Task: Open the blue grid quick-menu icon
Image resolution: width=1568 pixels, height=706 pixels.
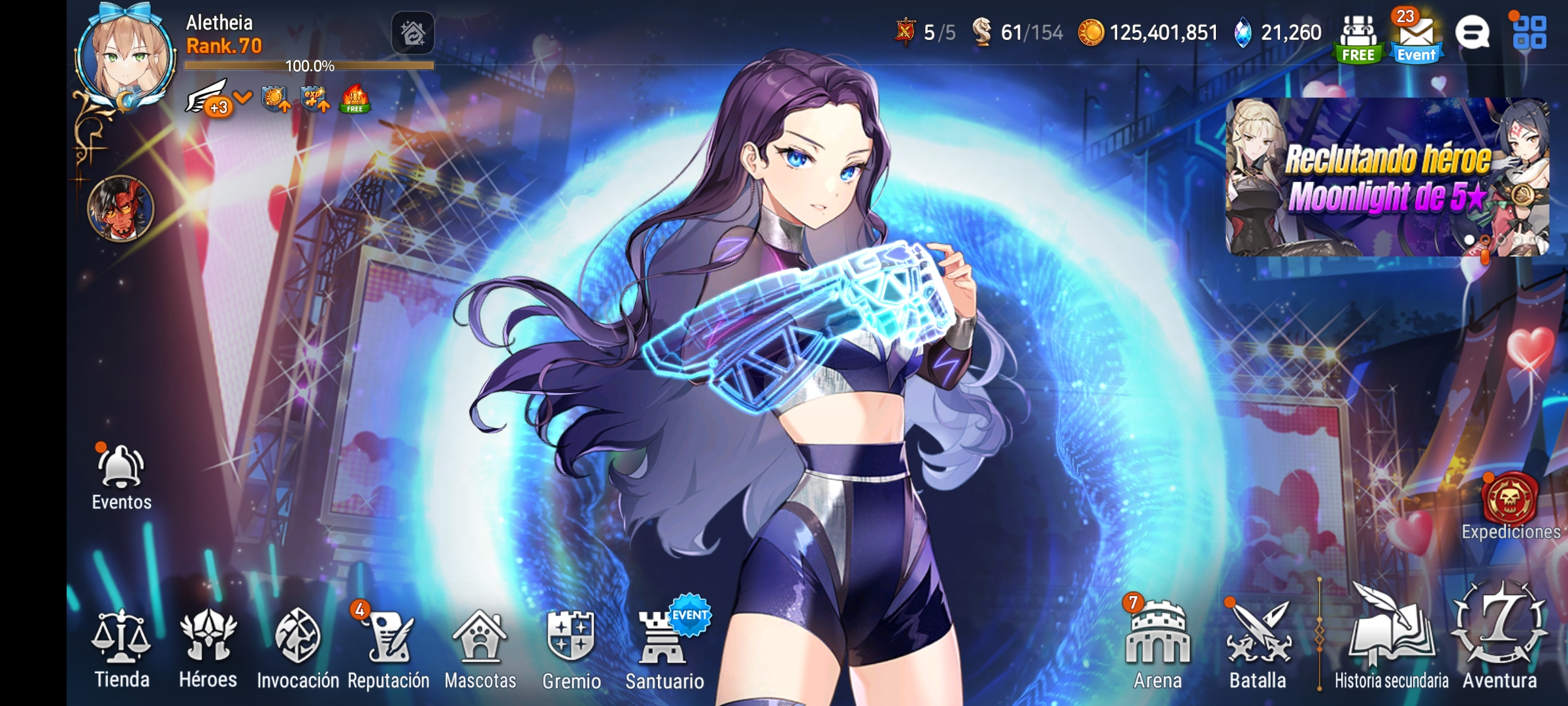Action: [x=1543, y=31]
